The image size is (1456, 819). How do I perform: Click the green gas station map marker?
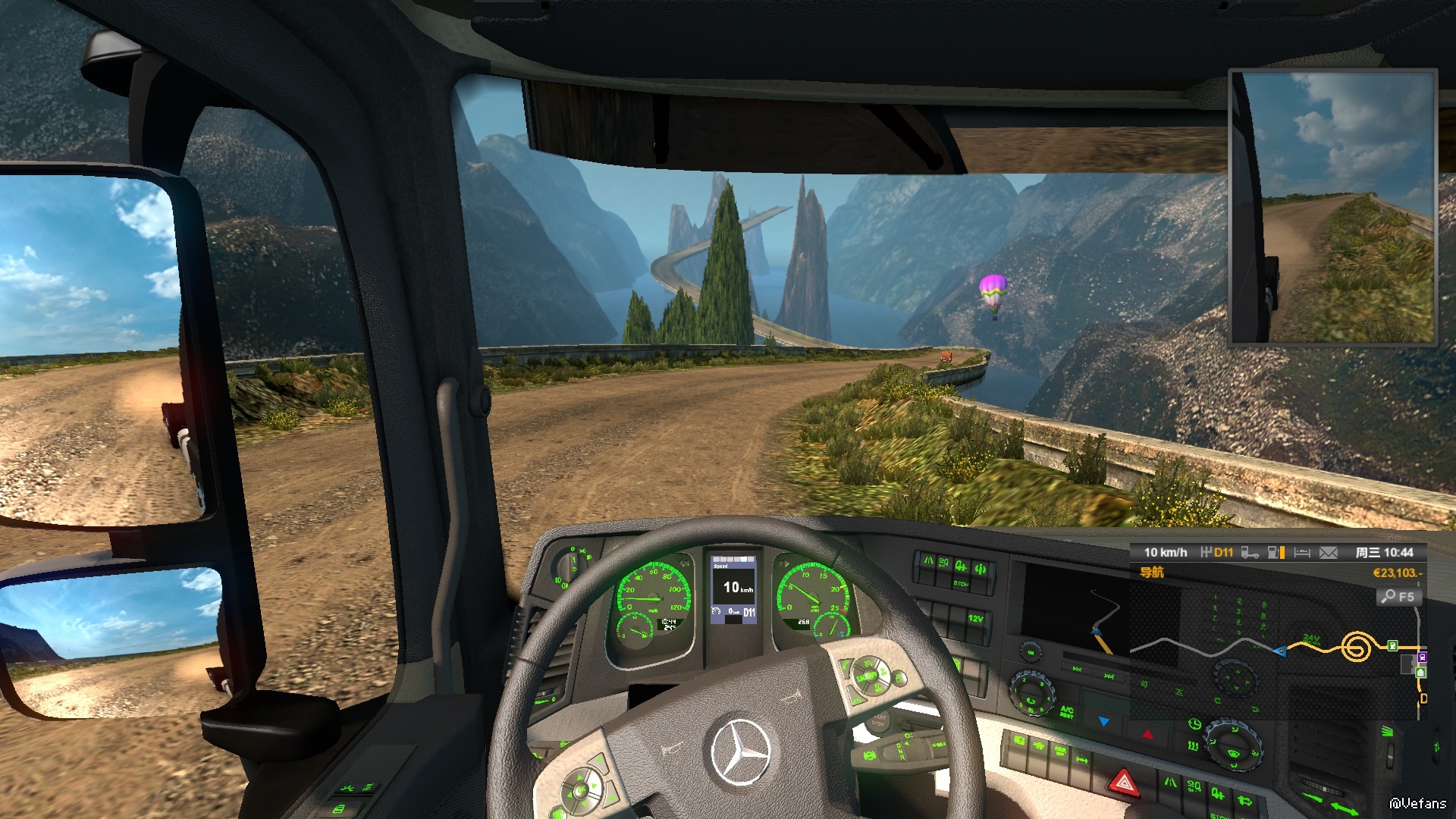pyautogui.click(x=1392, y=645)
